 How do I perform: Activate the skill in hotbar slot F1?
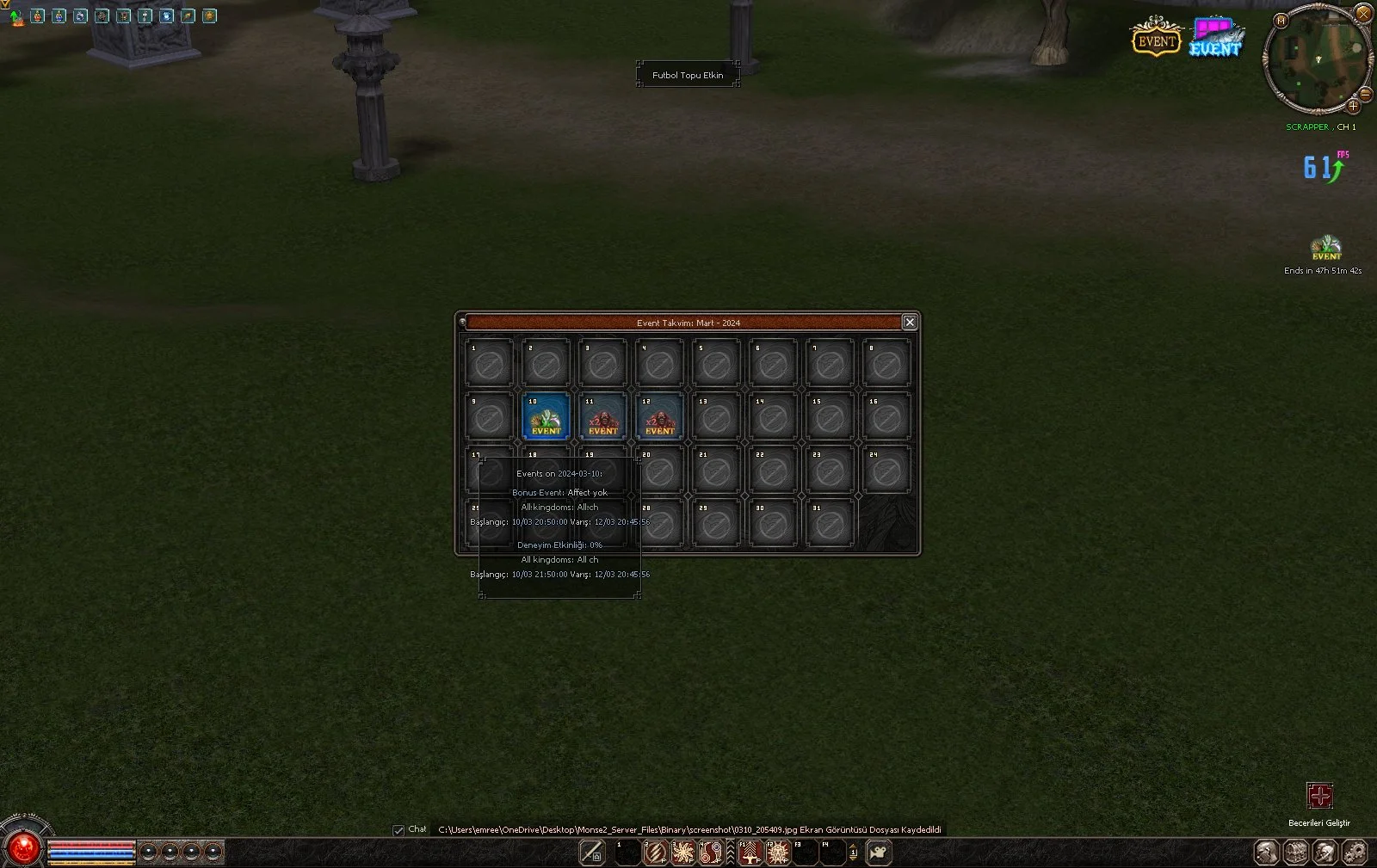point(750,853)
